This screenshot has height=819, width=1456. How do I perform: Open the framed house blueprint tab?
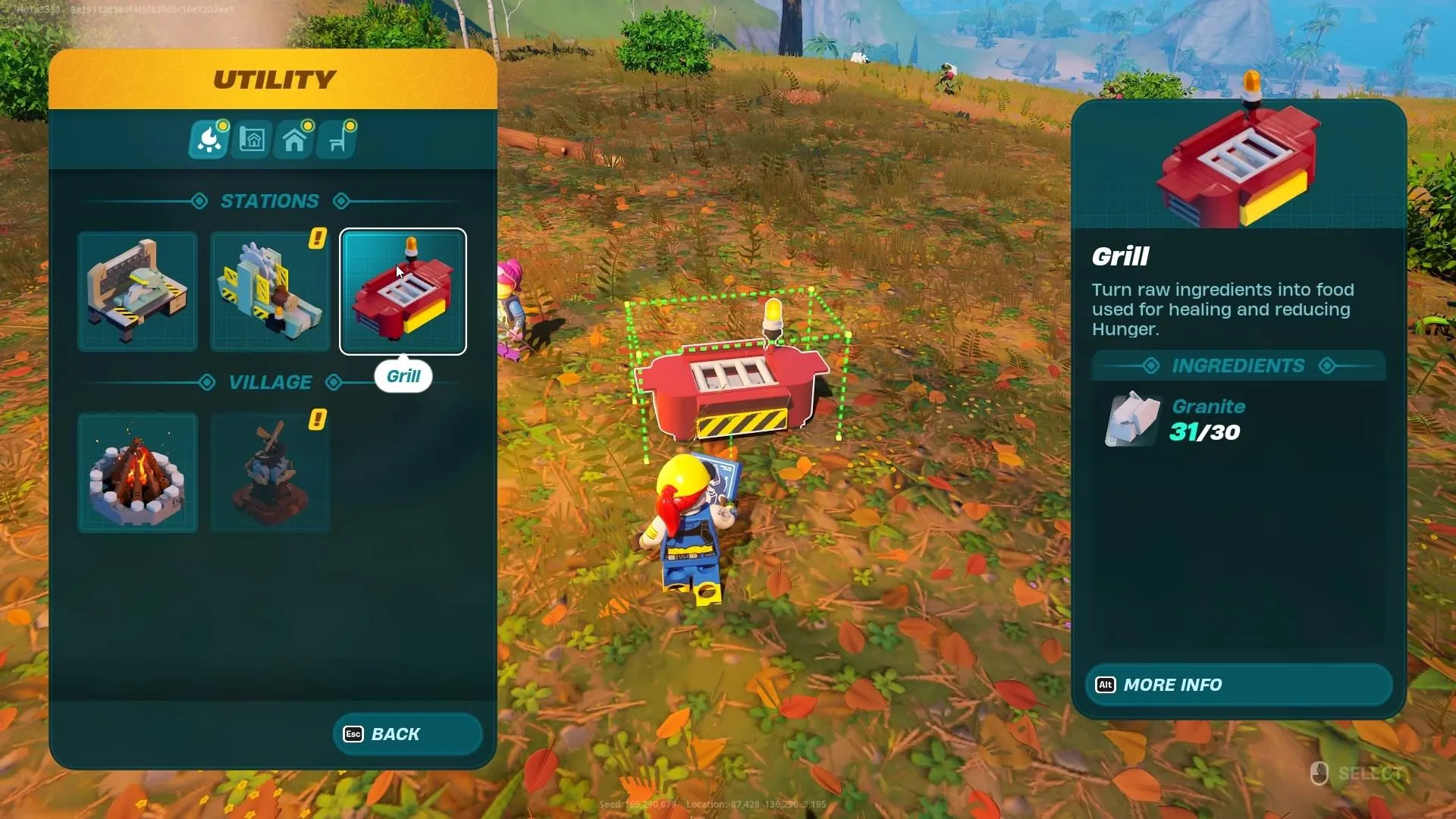click(252, 140)
